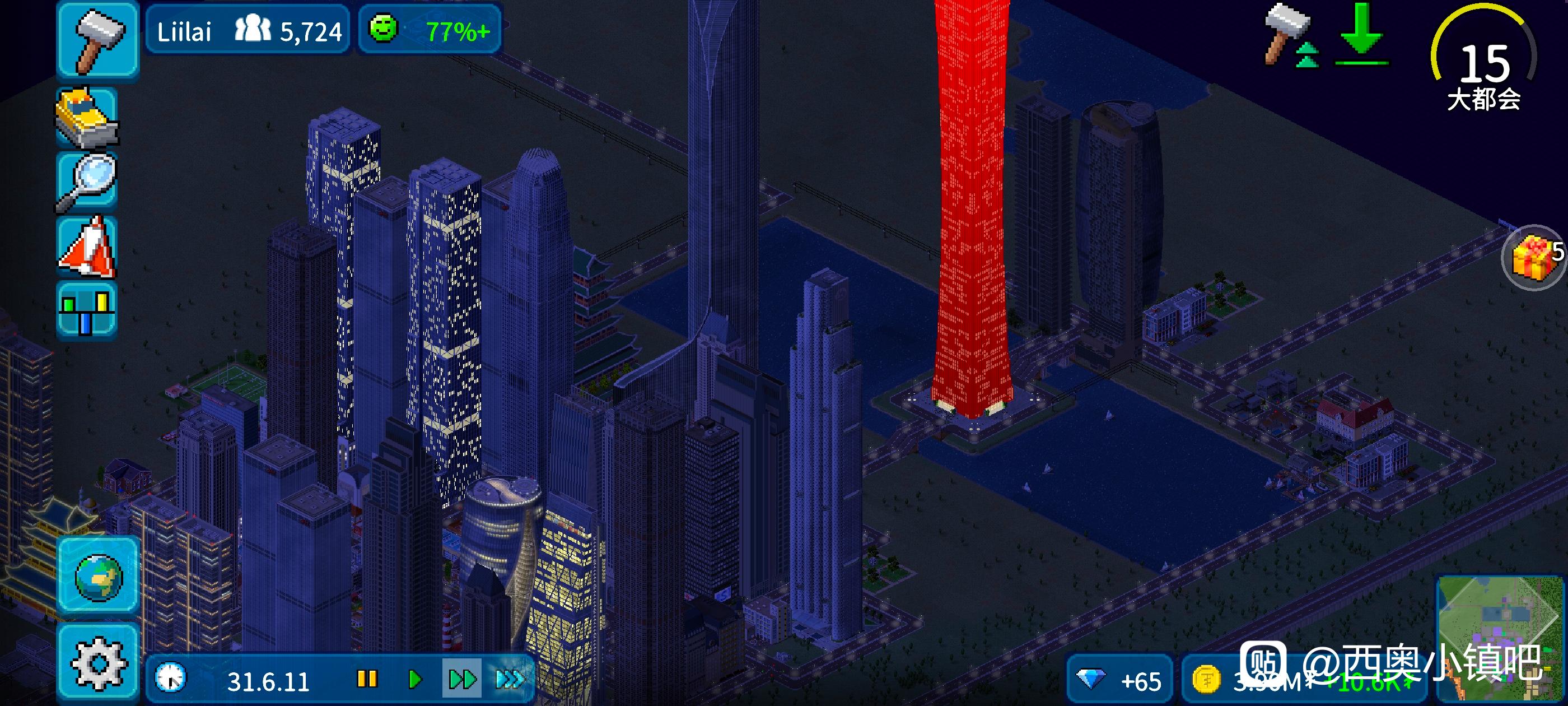This screenshot has height=706, width=1568.
Task: Open the Liilai city population panel
Action: [x=248, y=30]
